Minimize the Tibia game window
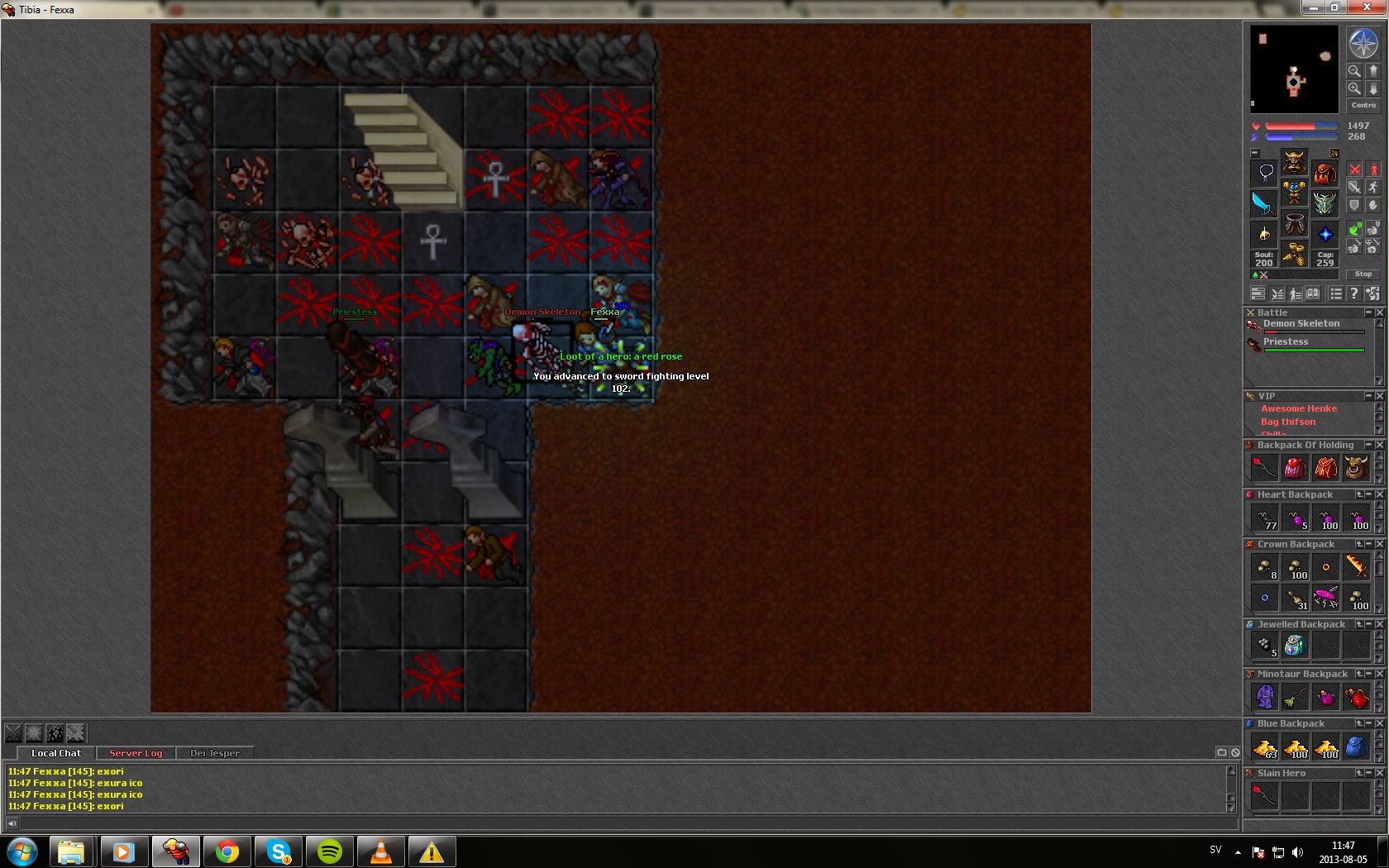 1313,7
